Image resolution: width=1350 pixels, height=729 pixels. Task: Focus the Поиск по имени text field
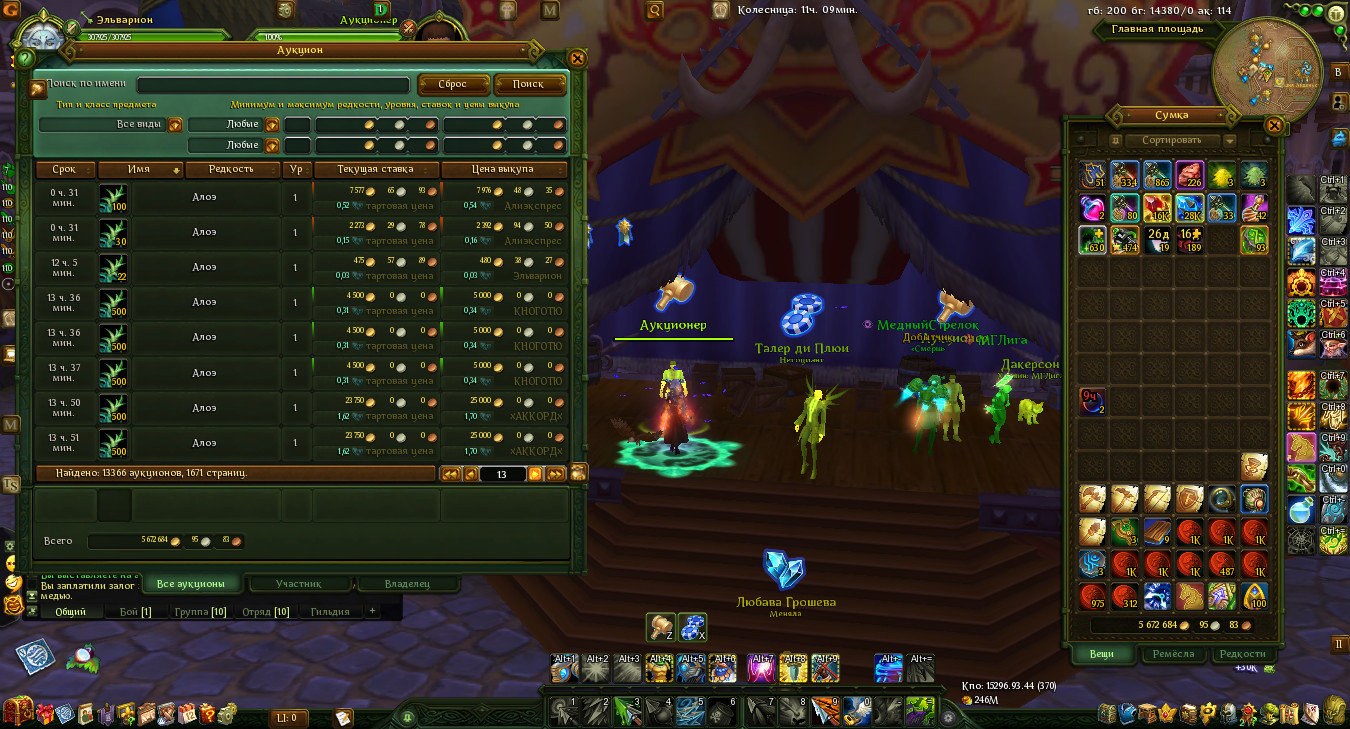click(273, 86)
